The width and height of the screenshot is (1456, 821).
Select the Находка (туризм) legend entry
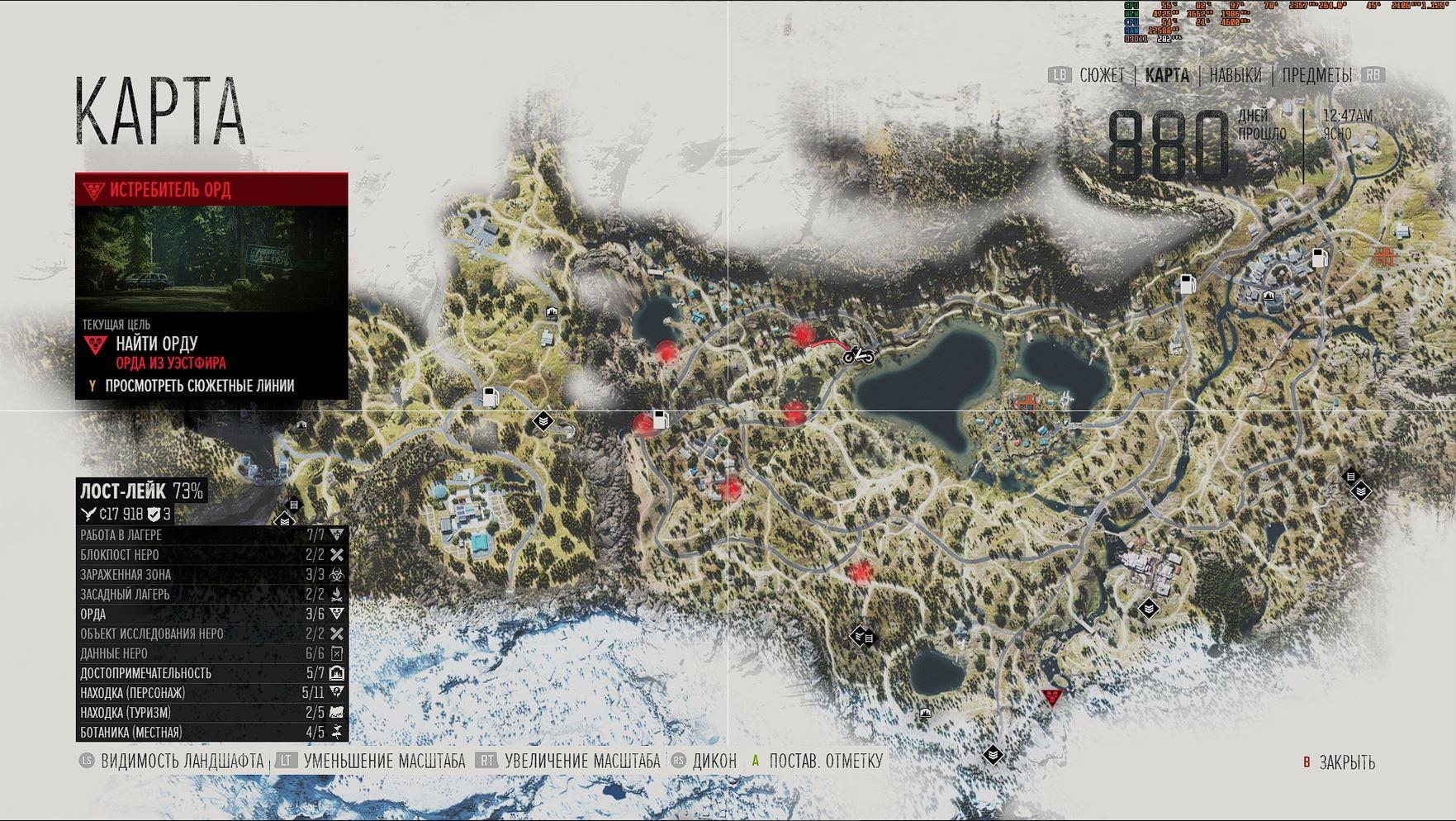(211, 713)
